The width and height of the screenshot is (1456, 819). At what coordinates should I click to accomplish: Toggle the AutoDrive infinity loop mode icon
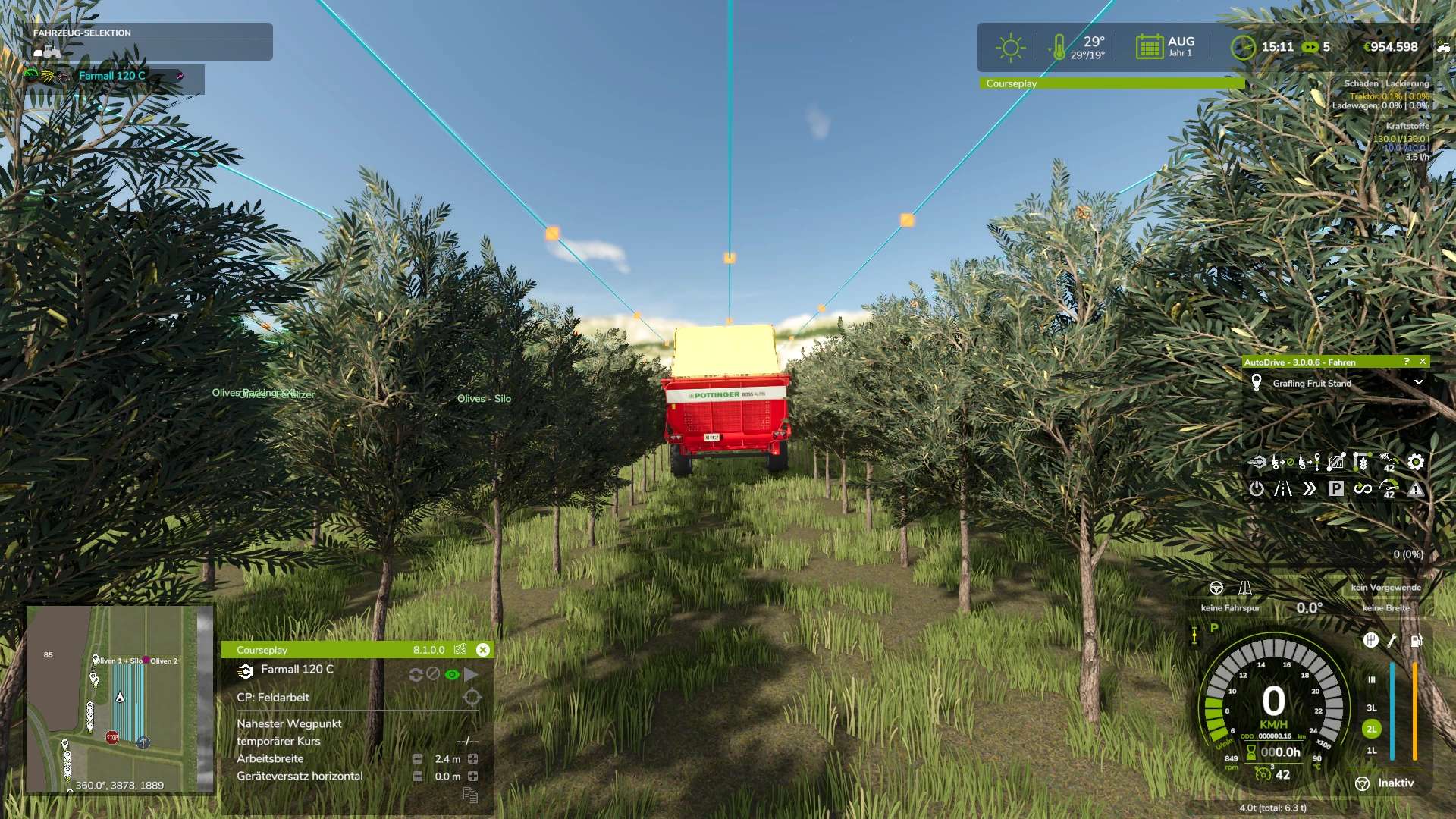click(1363, 489)
